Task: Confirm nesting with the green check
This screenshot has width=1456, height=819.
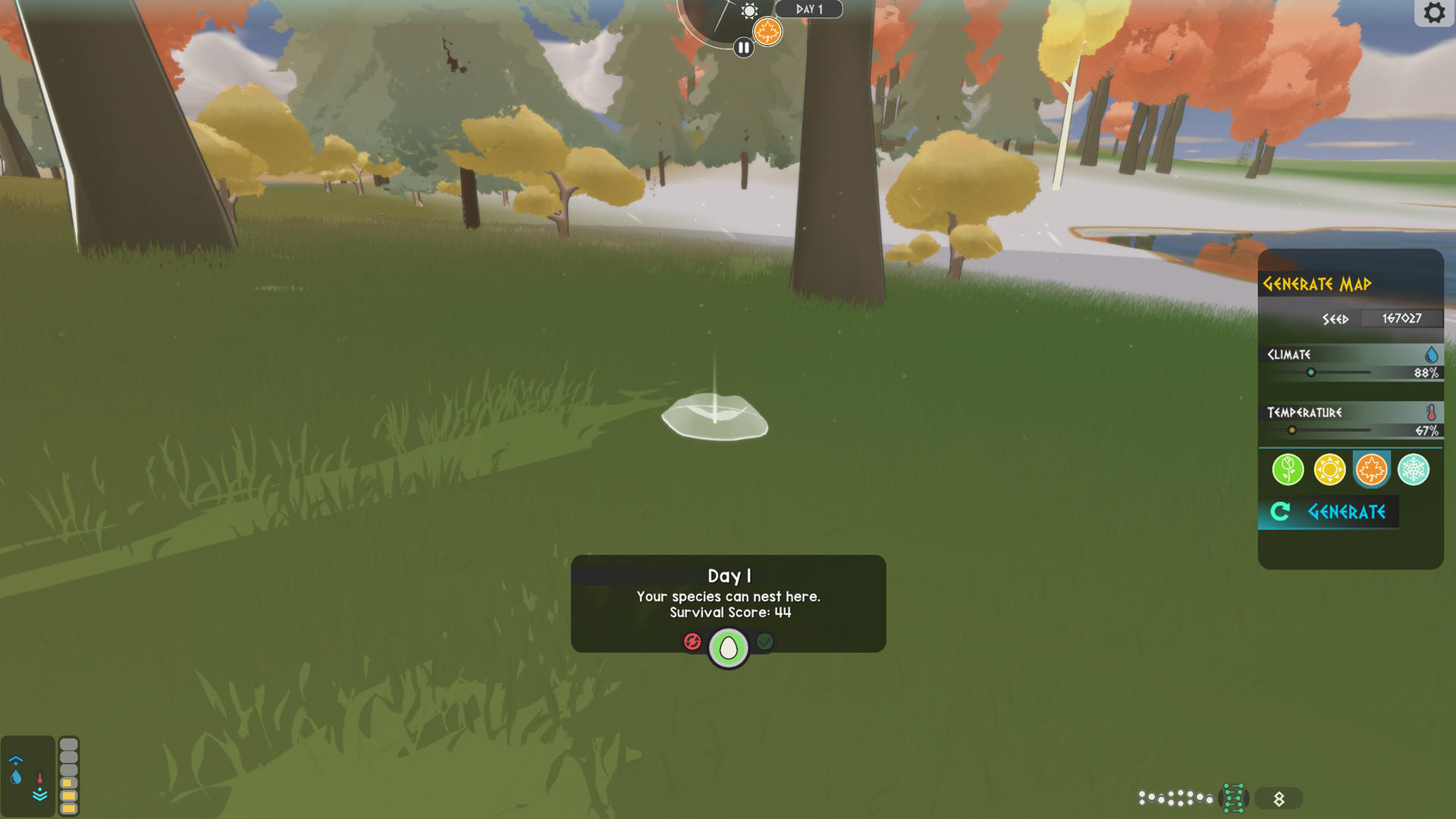Action: 764,641
